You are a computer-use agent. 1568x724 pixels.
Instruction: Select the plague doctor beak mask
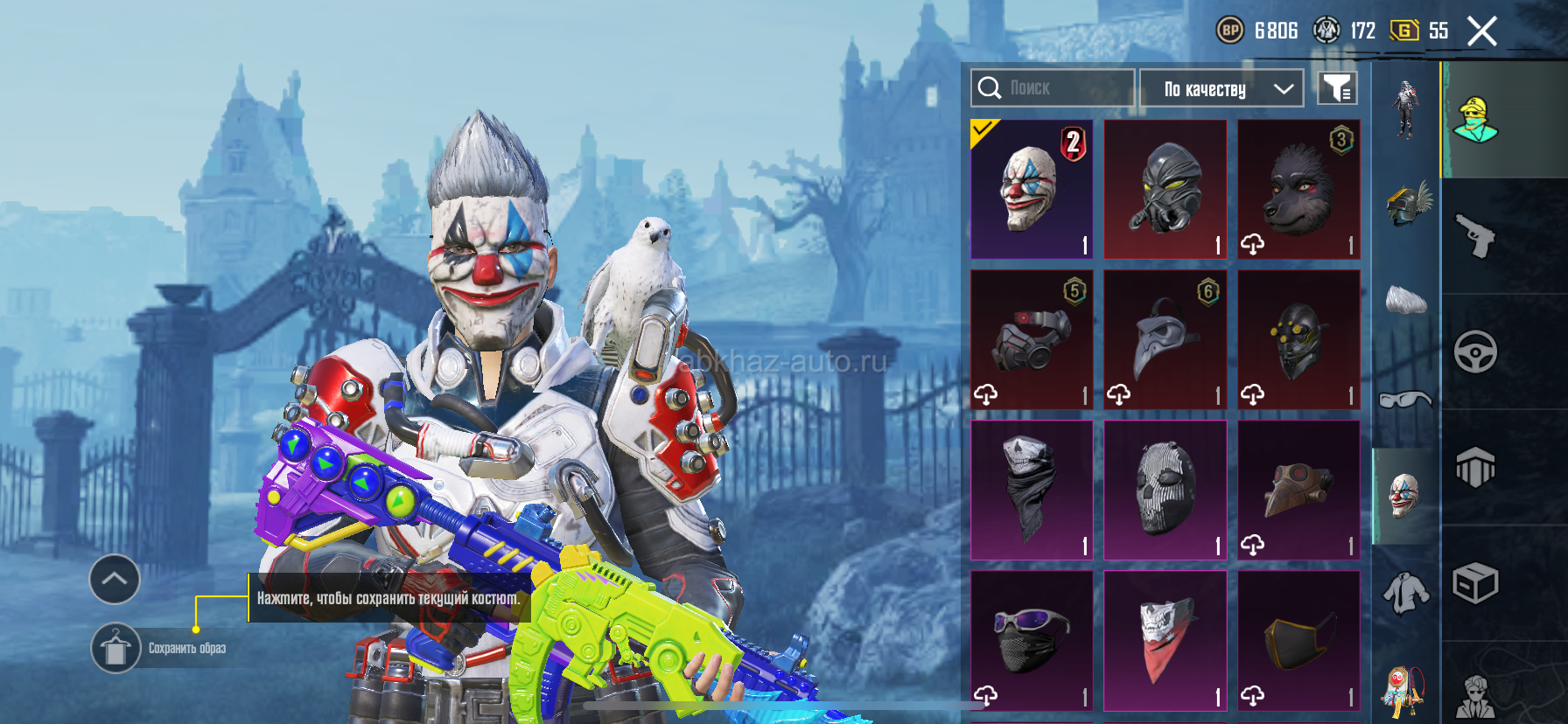coord(1165,340)
